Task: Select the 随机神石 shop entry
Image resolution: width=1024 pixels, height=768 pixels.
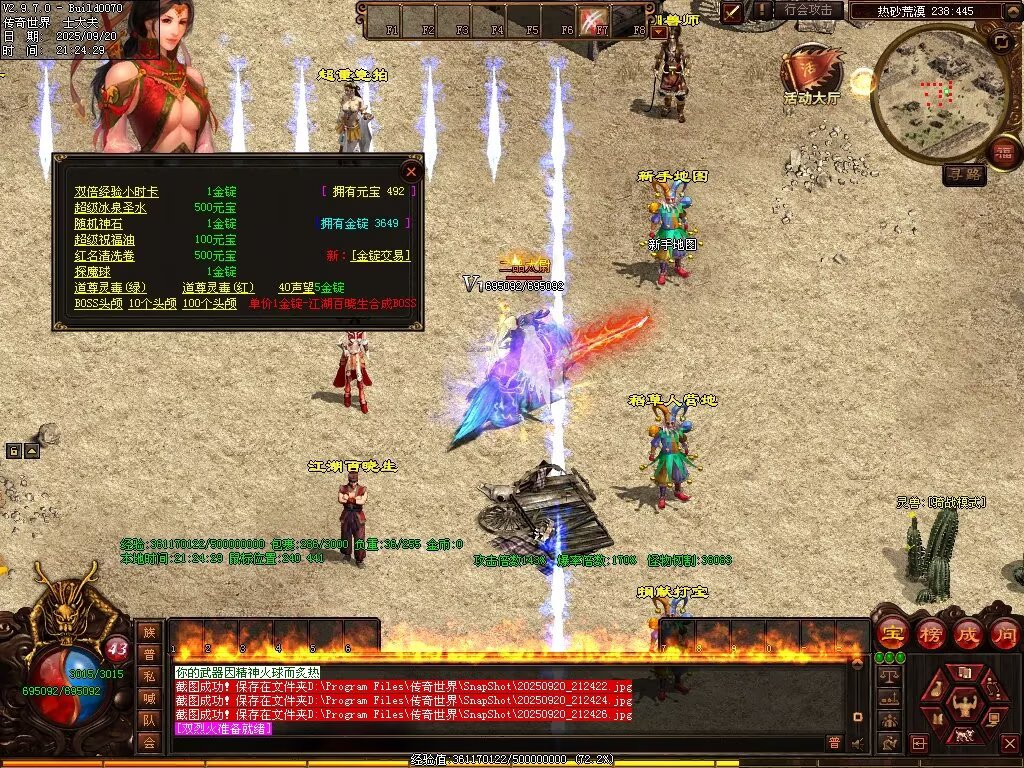Action: (96, 224)
